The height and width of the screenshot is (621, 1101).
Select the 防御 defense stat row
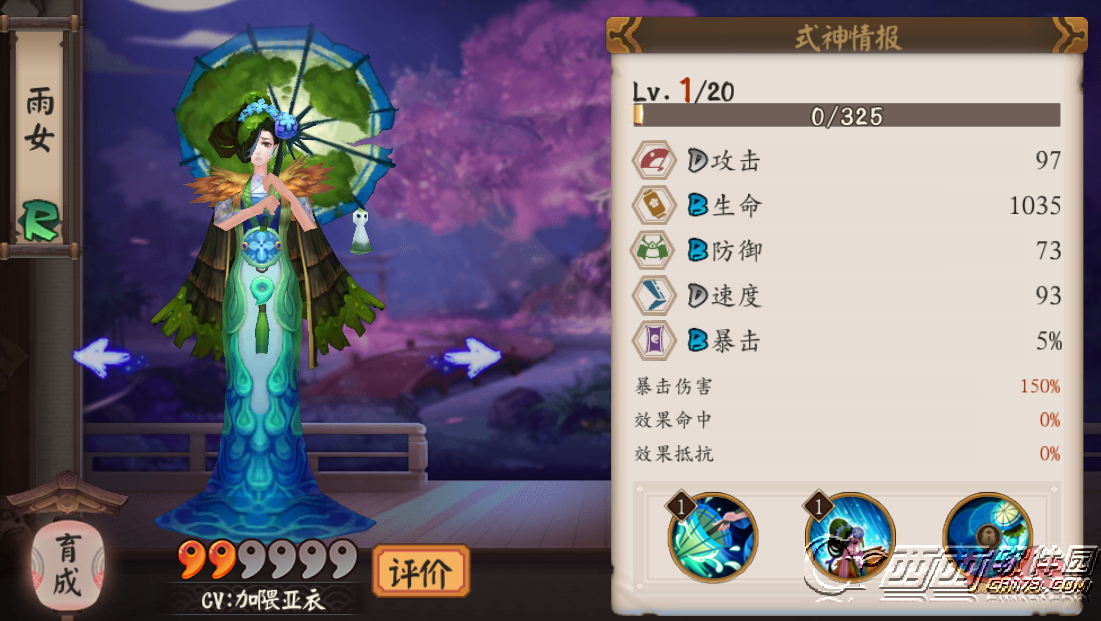tap(847, 250)
